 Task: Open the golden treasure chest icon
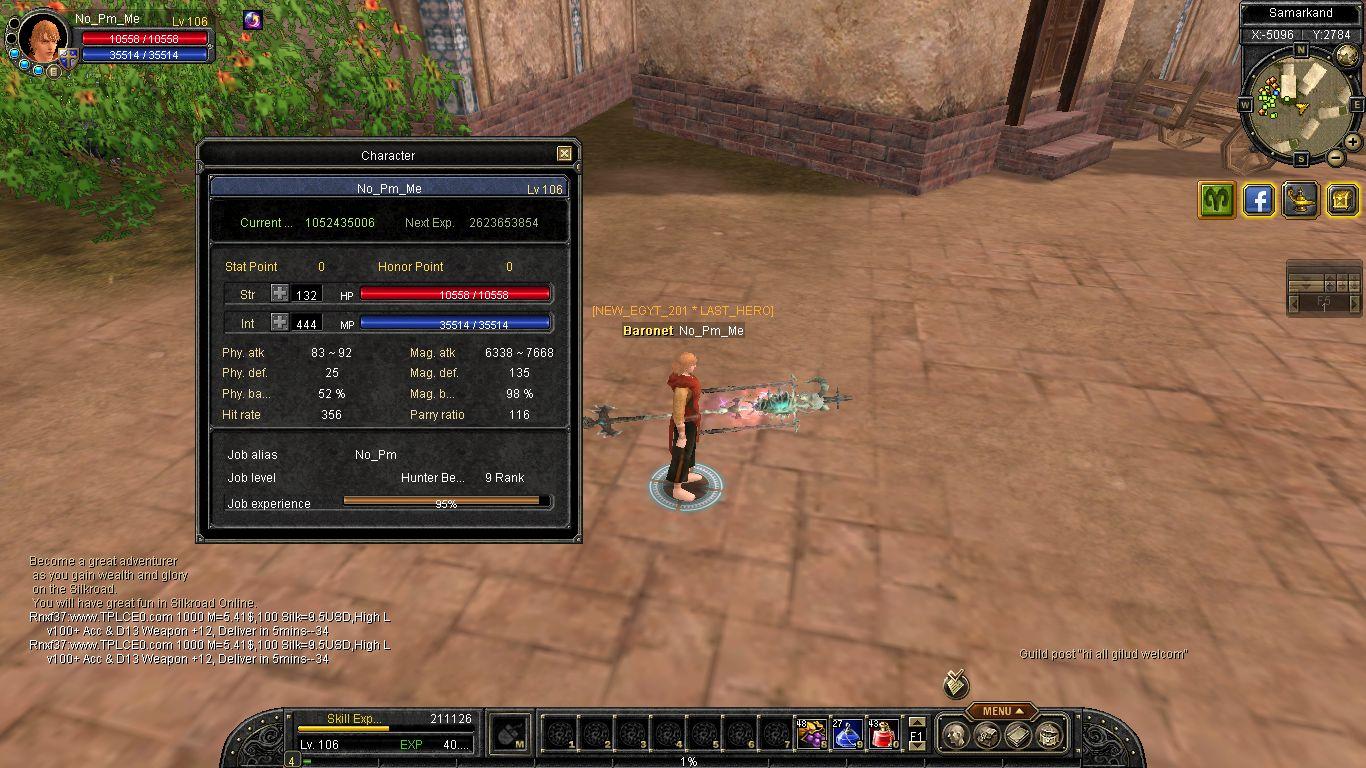[1343, 200]
